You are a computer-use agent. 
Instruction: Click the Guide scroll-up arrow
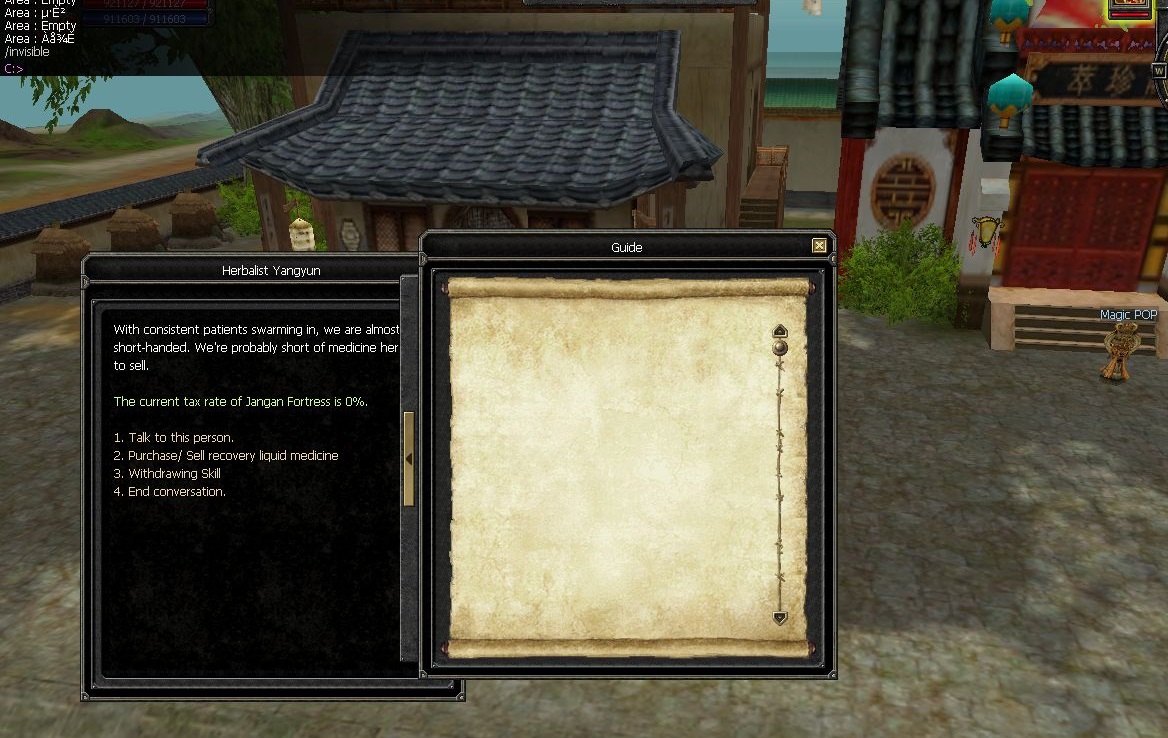click(780, 331)
